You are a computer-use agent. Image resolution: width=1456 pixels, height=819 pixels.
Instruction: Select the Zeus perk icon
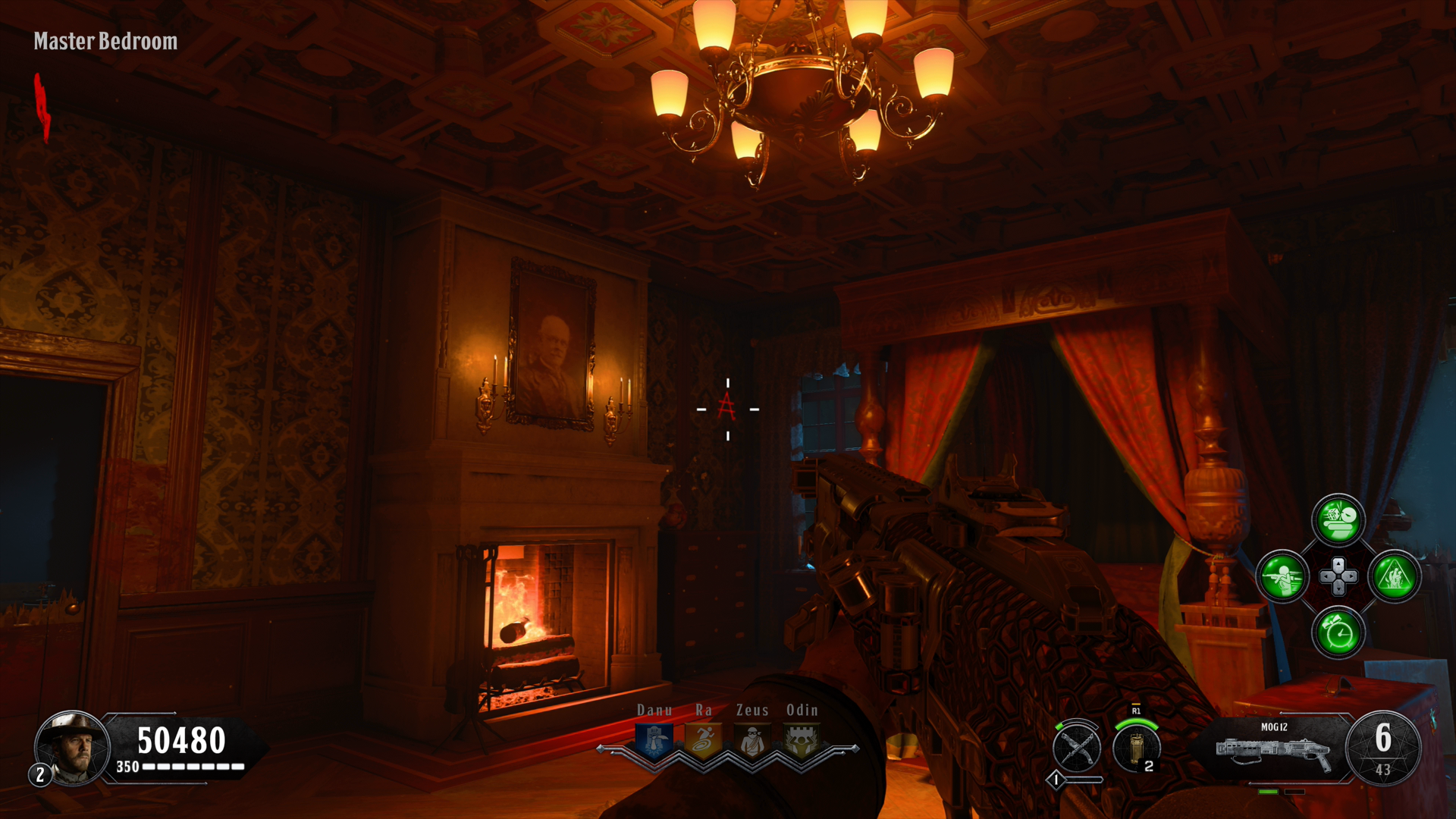[x=752, y=741]
